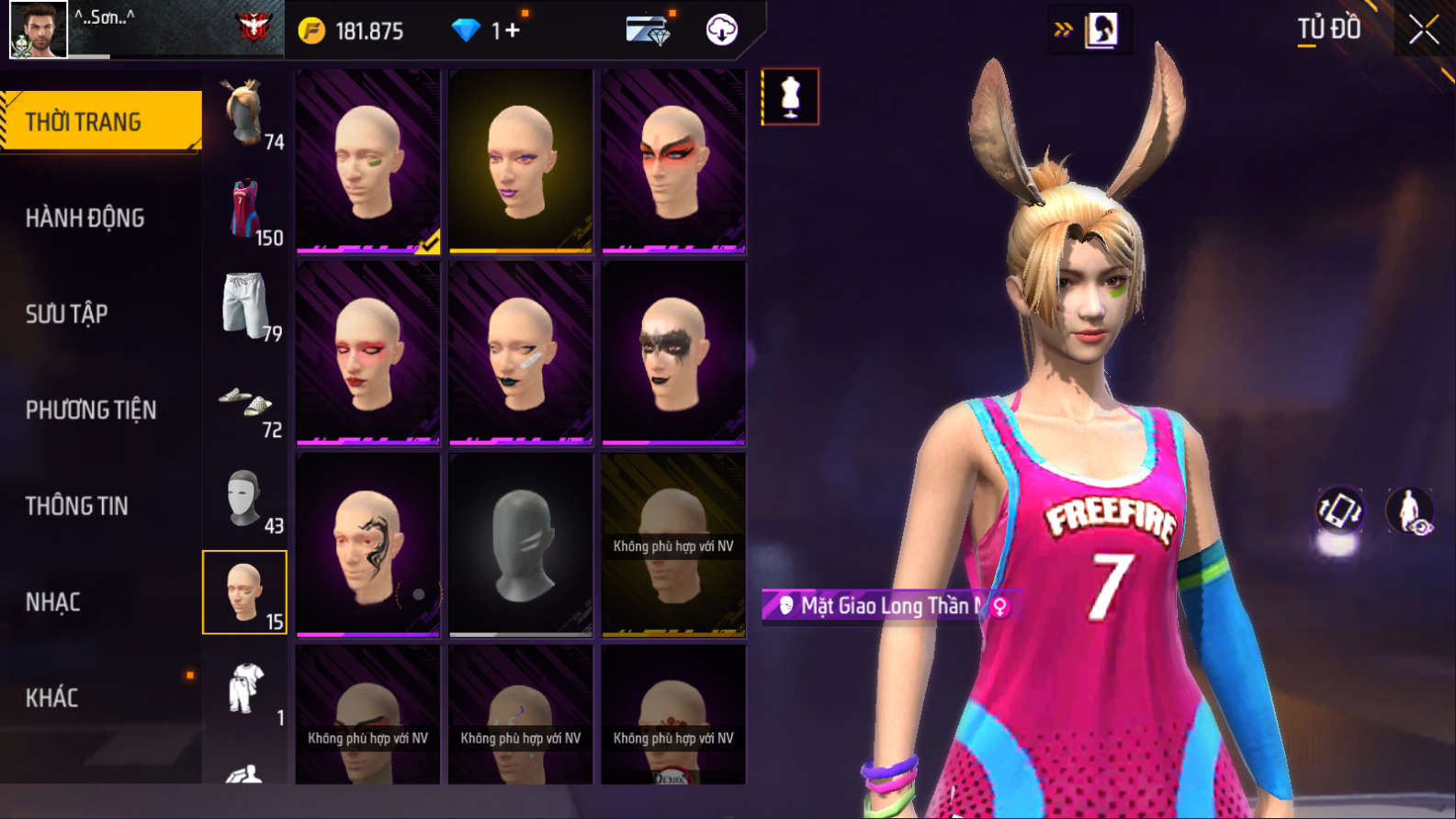Viewport: 1456px width, 819px height.
Task: Select the jersey tops category
Action: point(245,211)
